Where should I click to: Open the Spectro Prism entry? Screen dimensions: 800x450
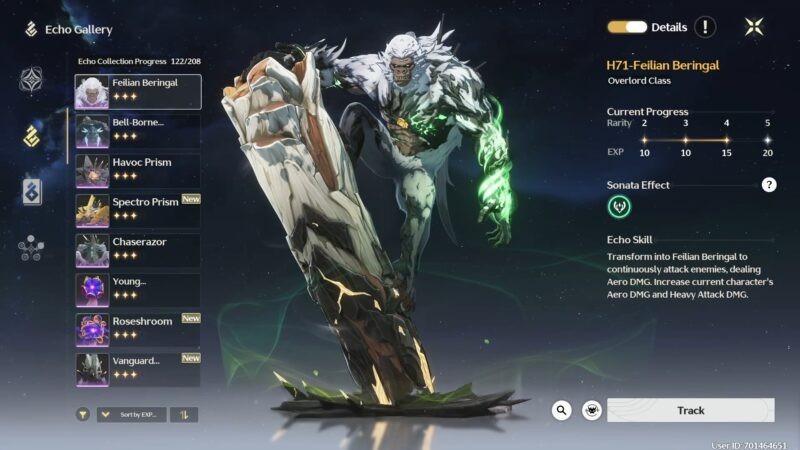click(137, 210)
